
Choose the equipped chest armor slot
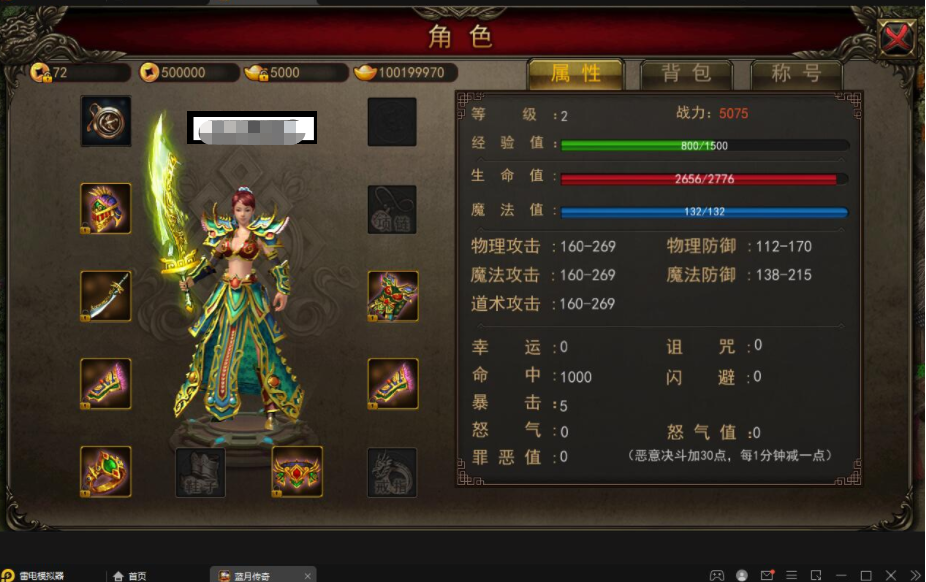coord(392,296)
